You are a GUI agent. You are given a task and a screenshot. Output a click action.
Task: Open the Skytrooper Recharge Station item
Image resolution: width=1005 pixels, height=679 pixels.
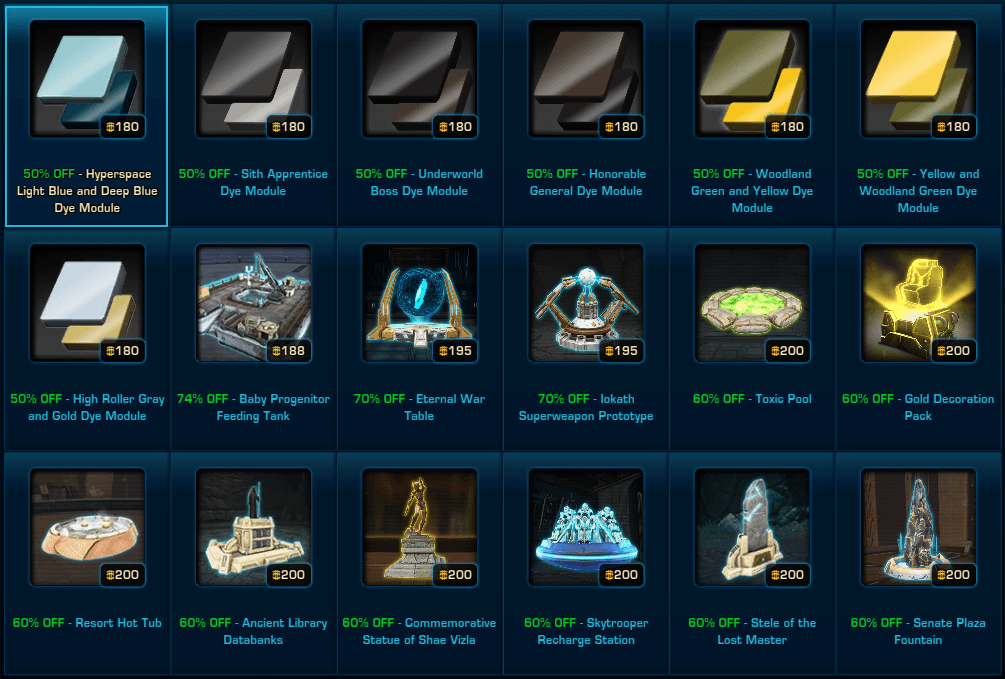585,528
